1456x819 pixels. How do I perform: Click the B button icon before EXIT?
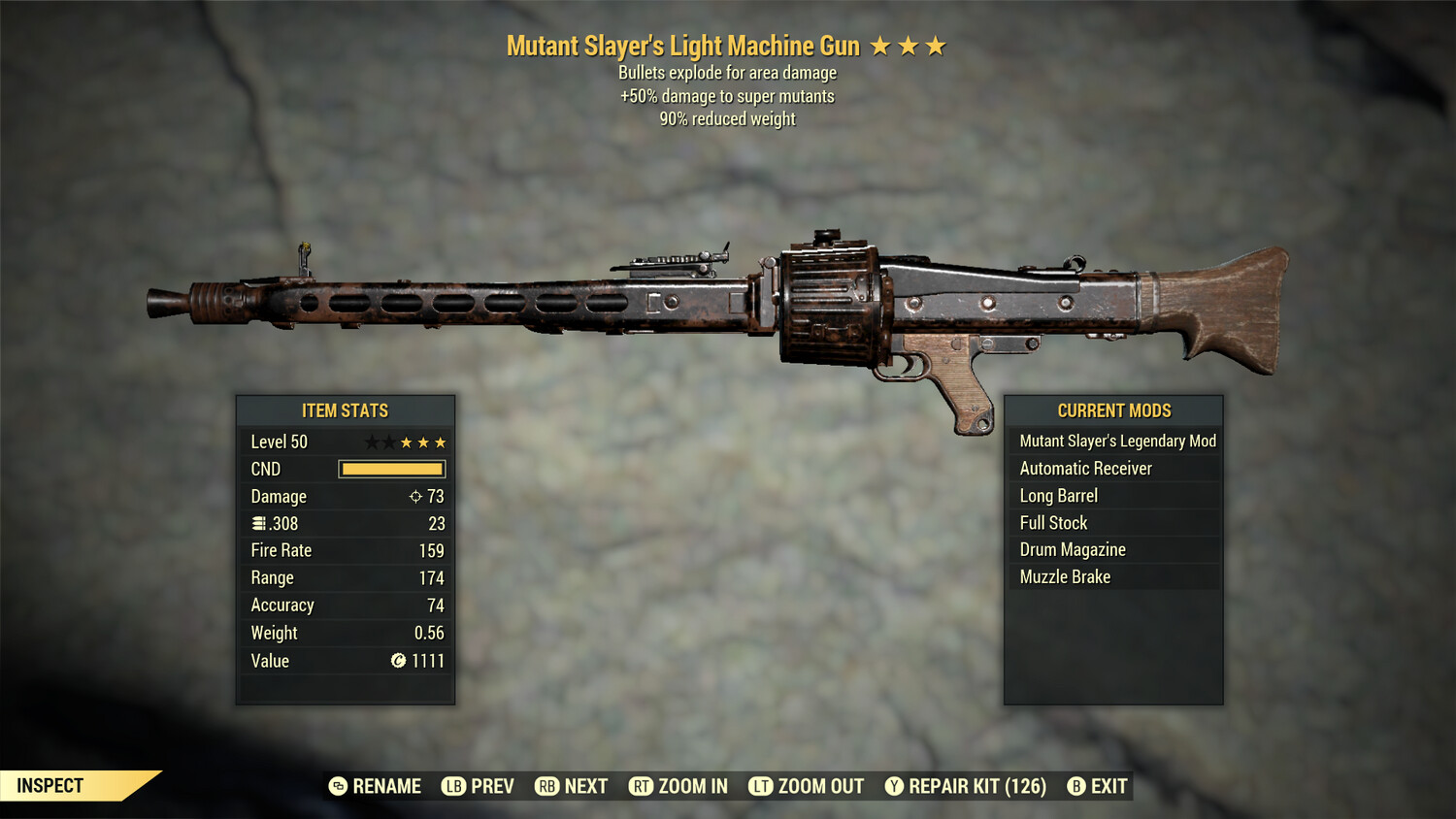1075,786
